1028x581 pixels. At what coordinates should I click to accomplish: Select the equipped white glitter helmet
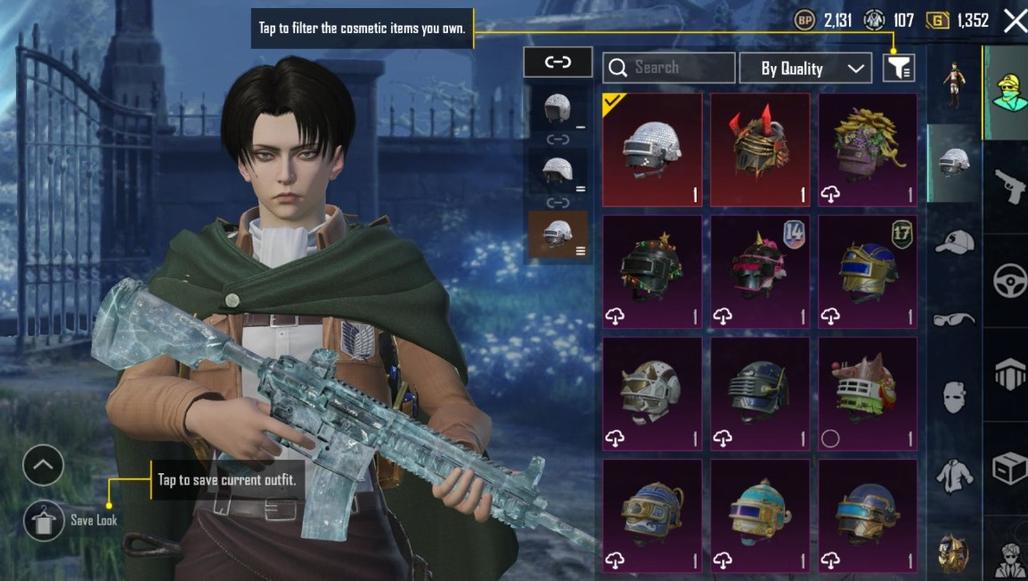click(652, 149)
